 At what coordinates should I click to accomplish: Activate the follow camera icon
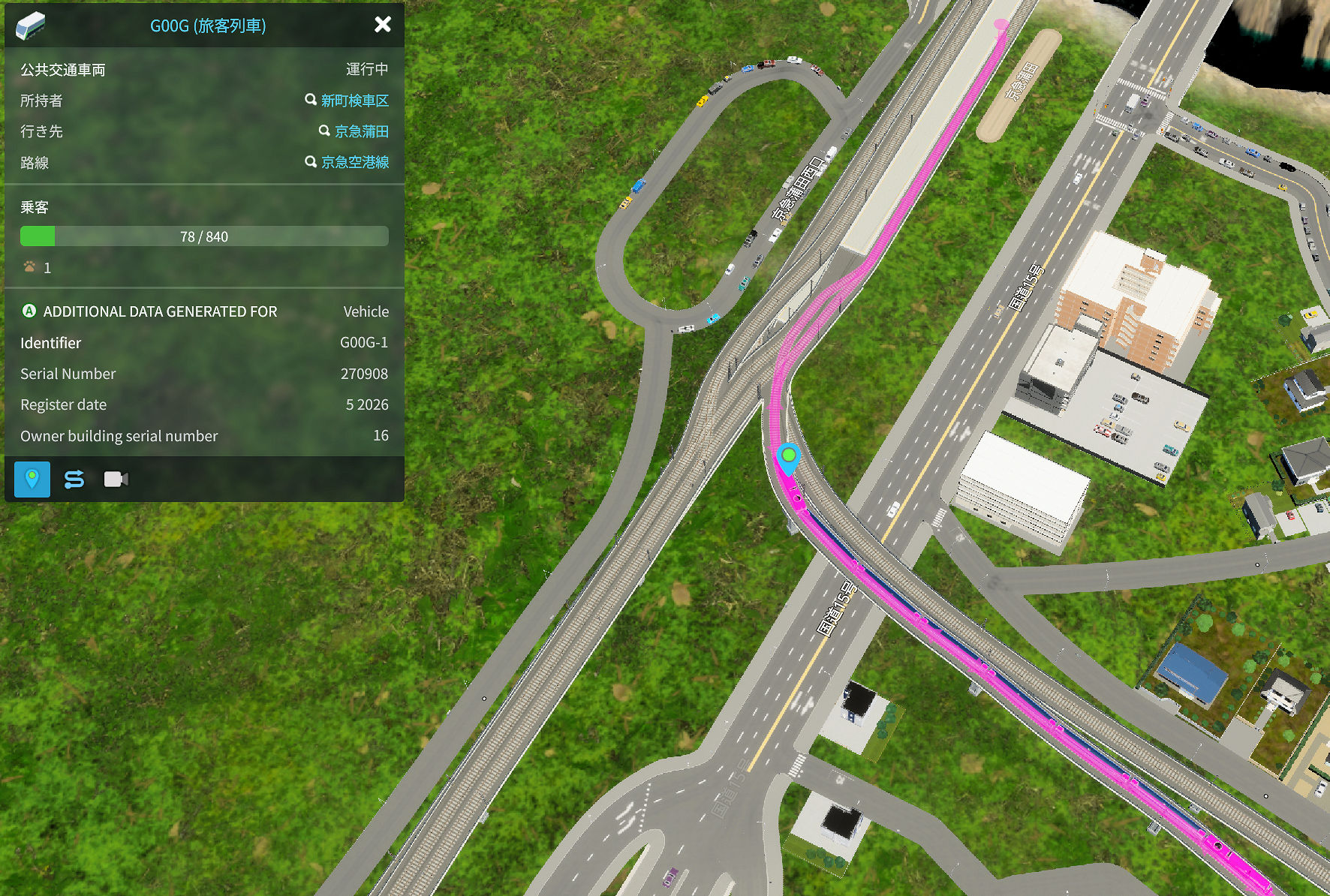tap(116, 479)
